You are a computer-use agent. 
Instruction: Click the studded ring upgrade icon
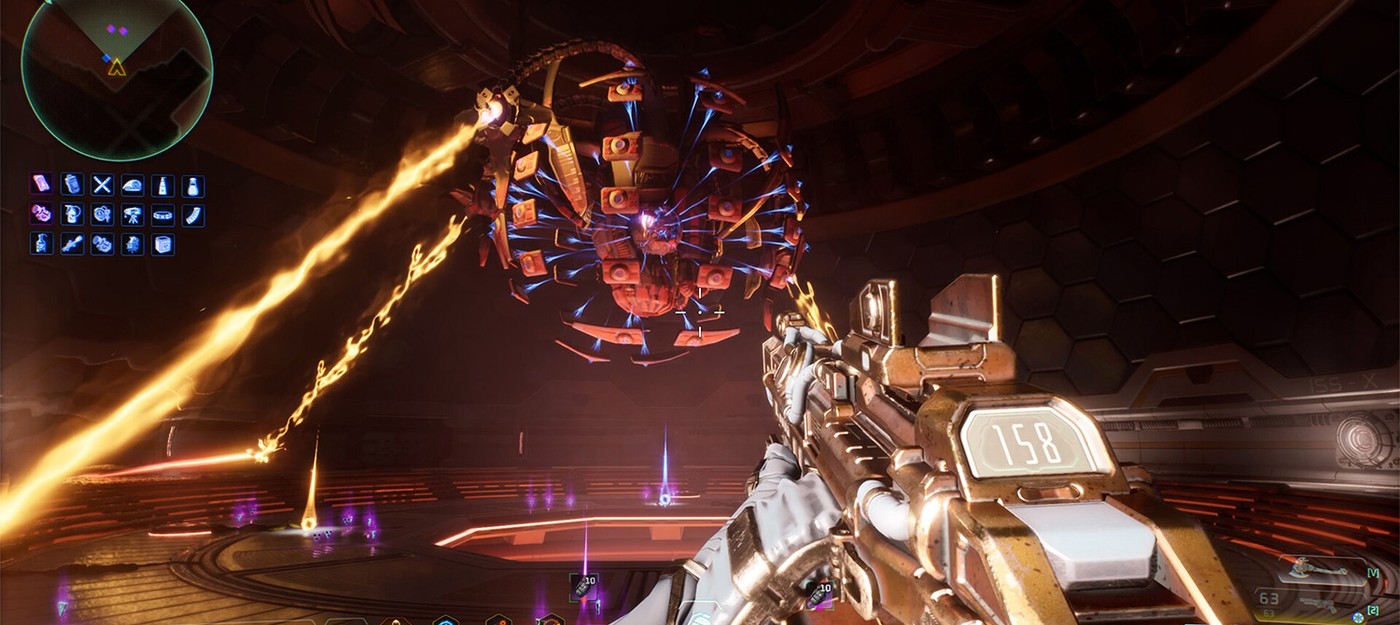click(163, 214)
